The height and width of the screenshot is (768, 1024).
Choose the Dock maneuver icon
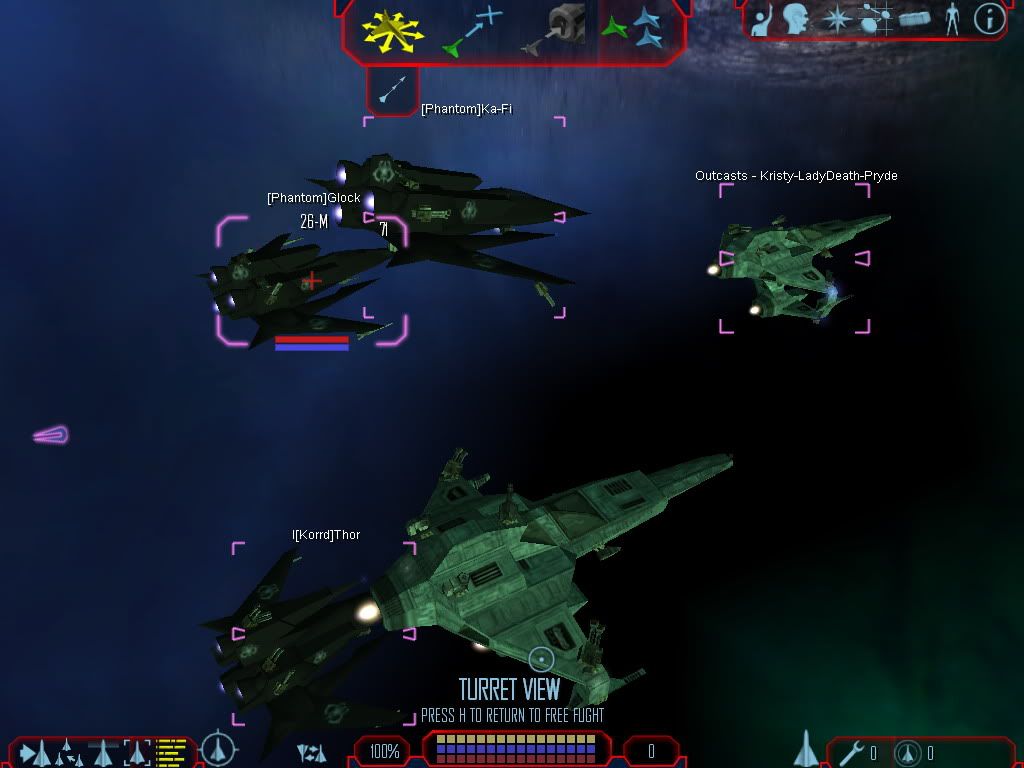coord(555,30)
